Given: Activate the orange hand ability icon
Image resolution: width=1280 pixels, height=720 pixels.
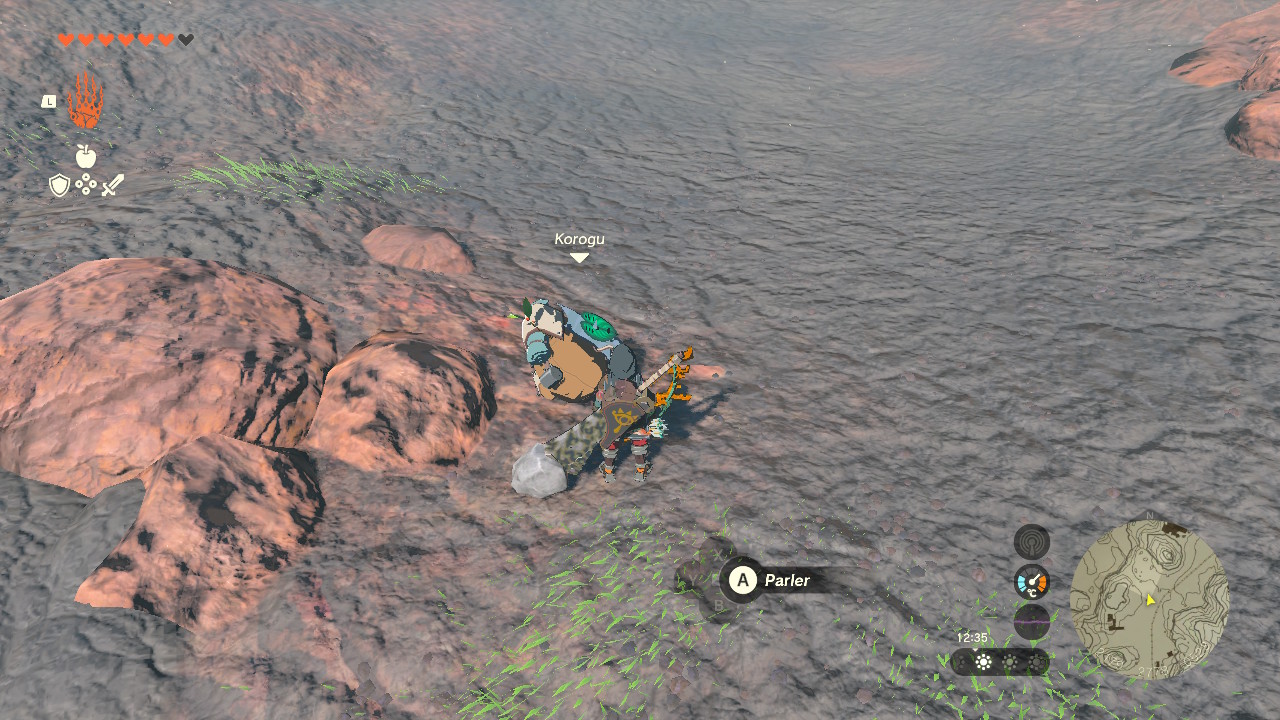Looking at the screenshot, I should click(85, 100).
